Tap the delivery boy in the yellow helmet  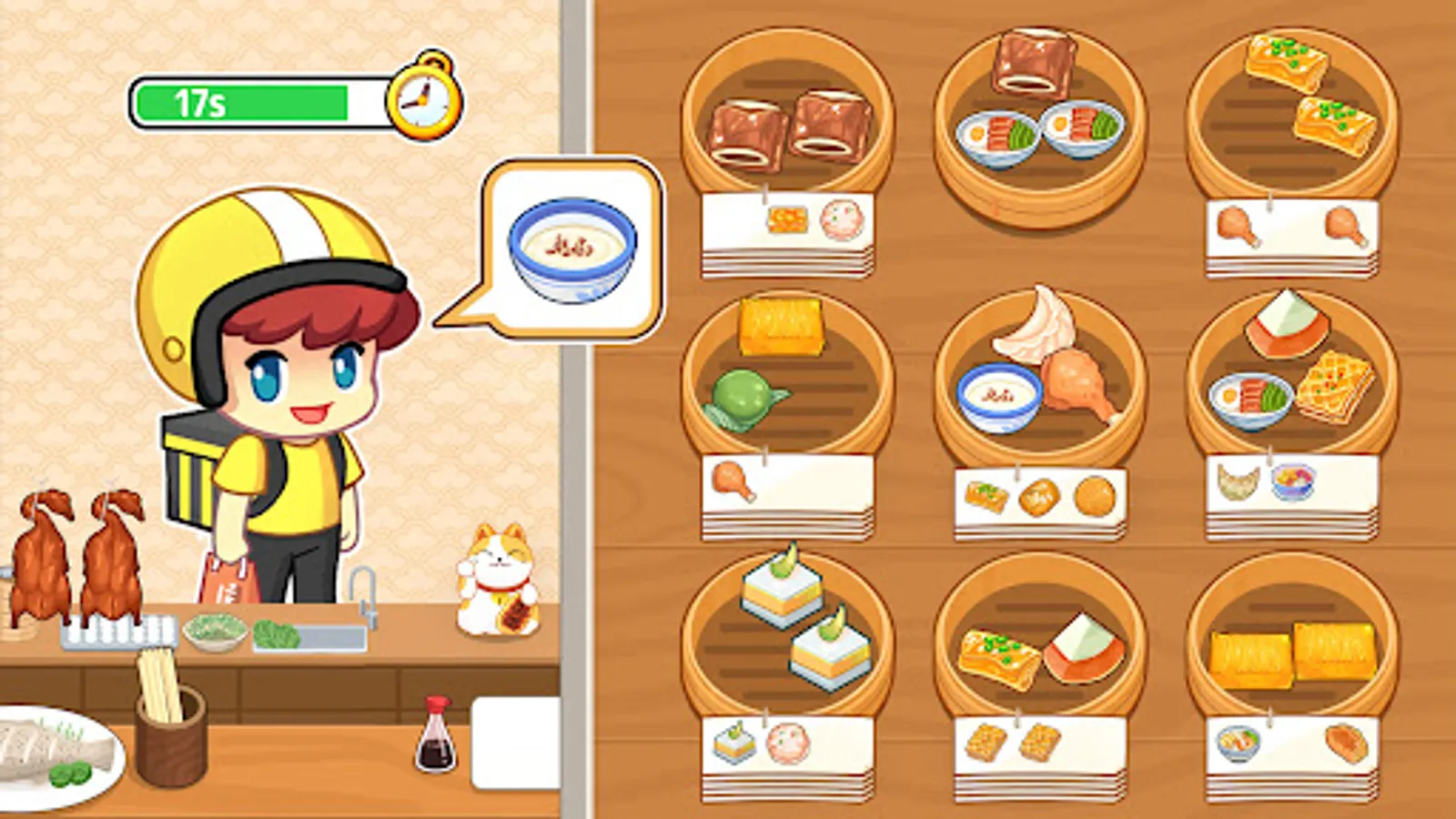pos(273,364)
